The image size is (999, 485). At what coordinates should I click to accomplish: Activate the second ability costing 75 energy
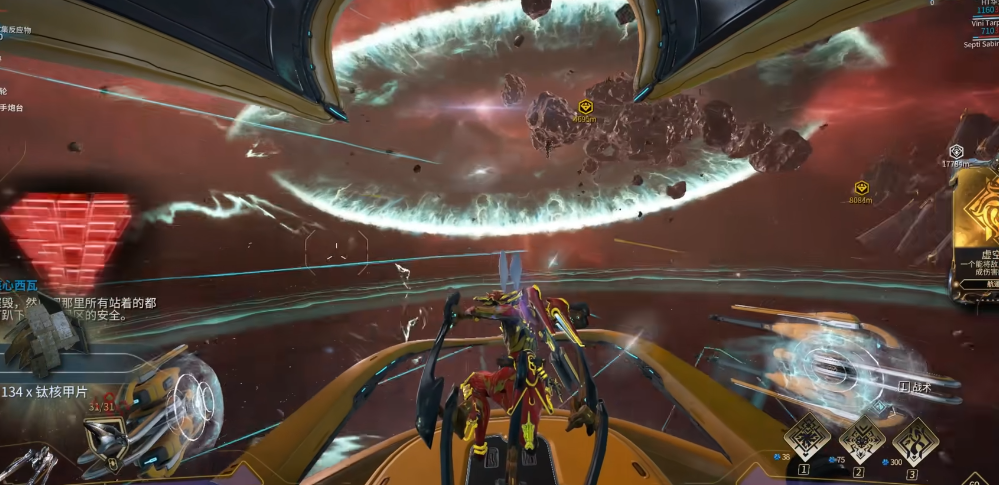point(860,437)
